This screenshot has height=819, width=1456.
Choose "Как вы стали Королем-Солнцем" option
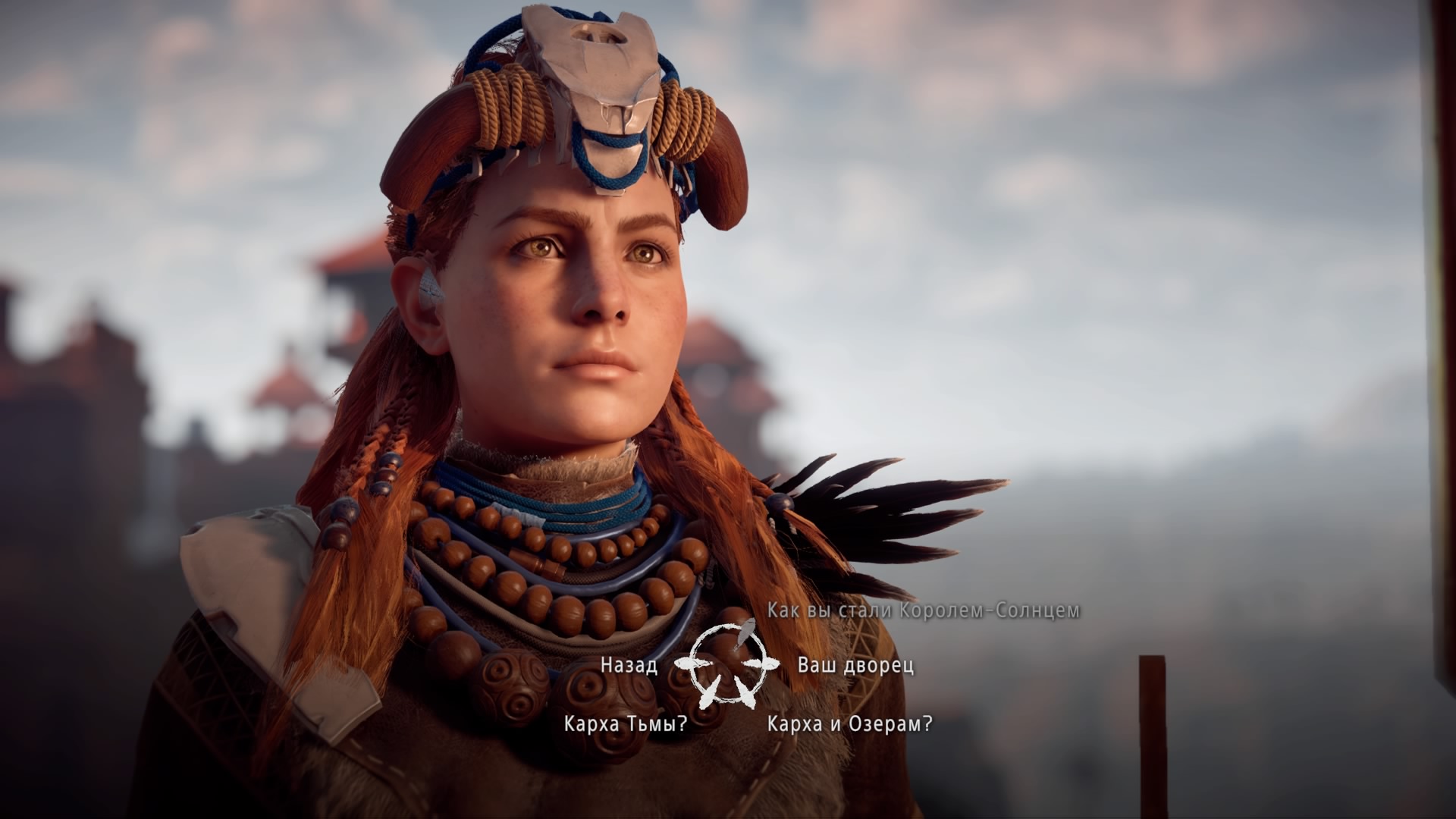point(923,610)
